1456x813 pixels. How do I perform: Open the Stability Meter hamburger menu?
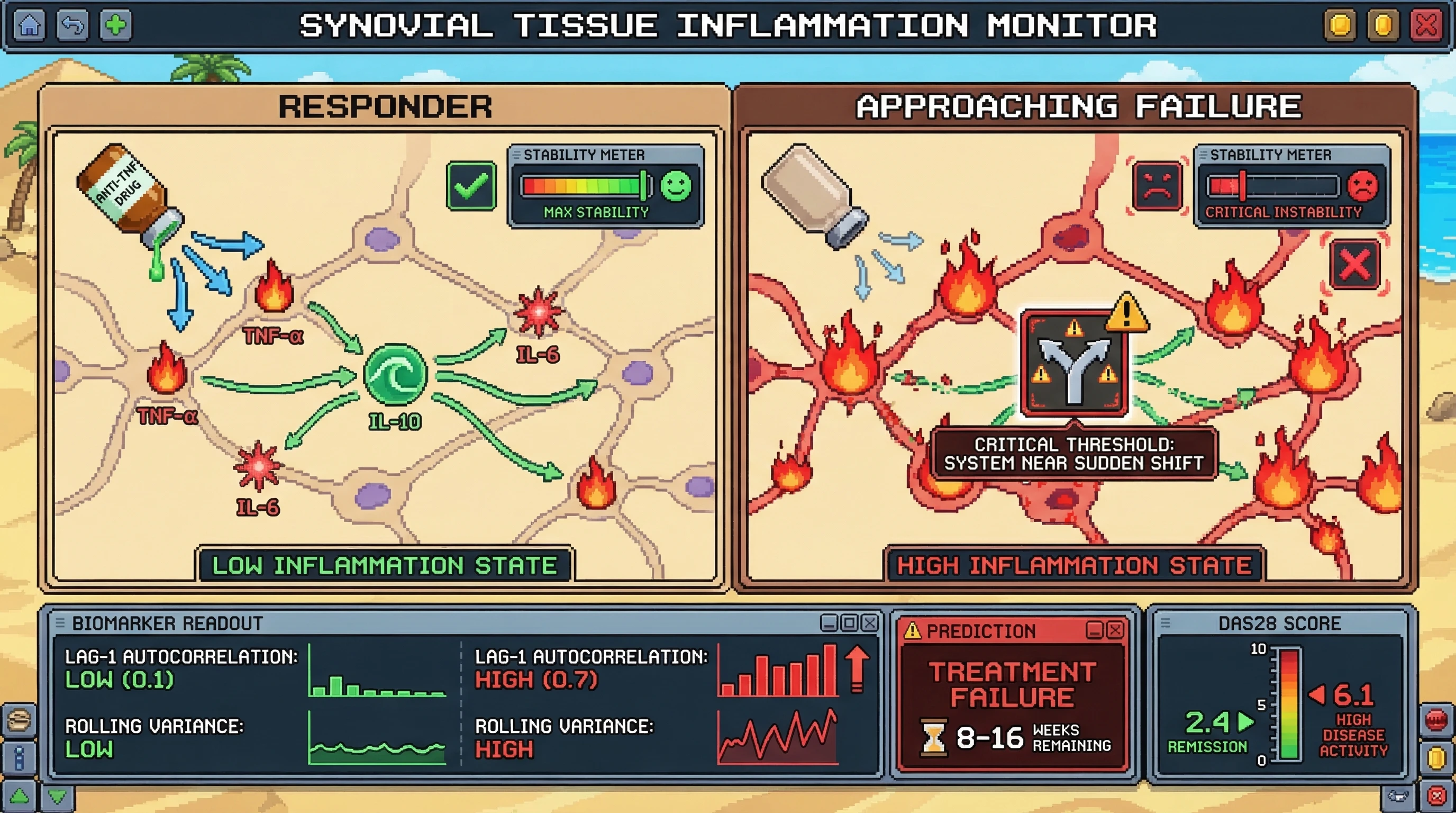pyautogui.click(x=518, y=155)
